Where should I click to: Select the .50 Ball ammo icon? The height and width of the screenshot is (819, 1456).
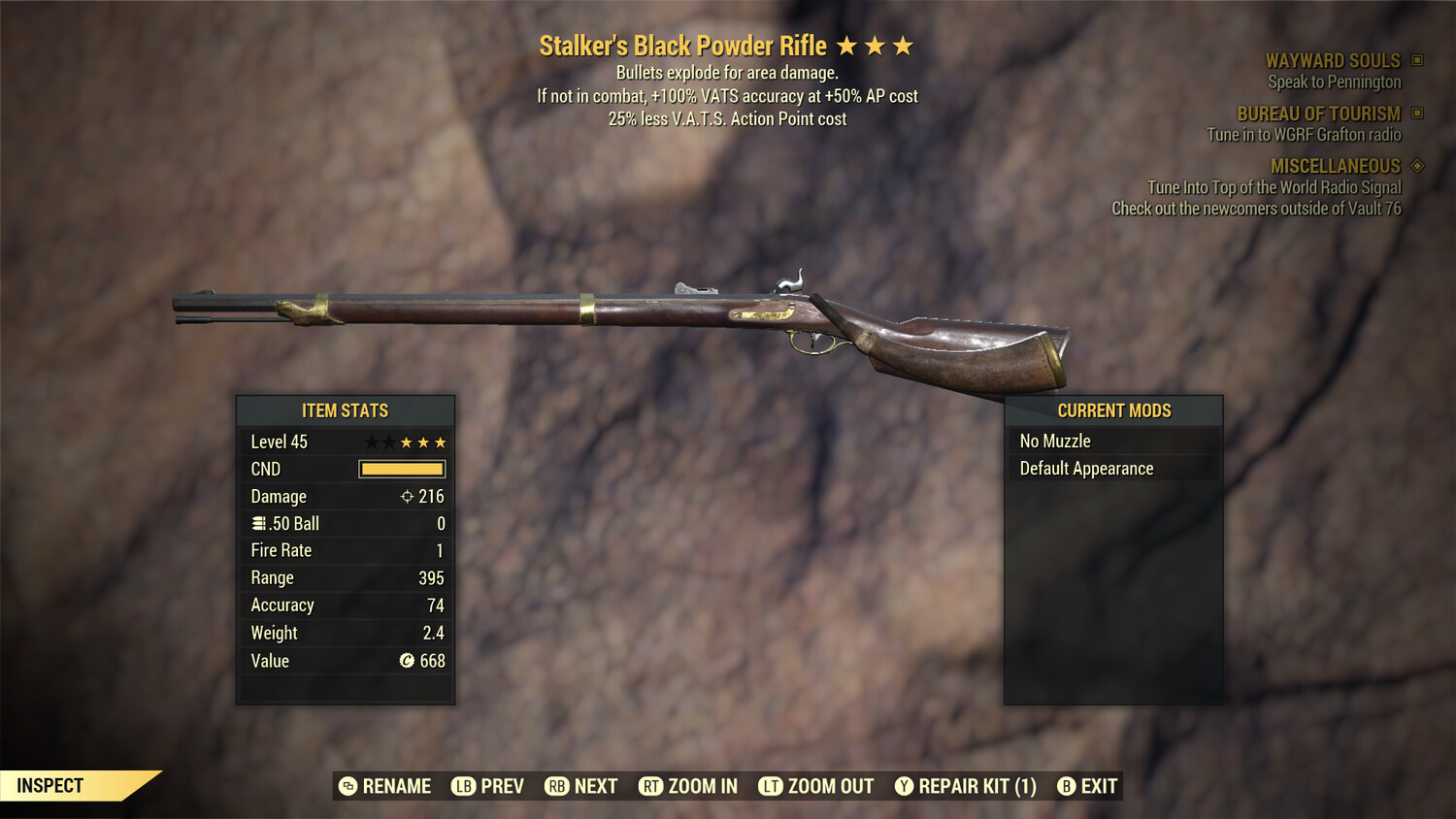tap(258, 523)
